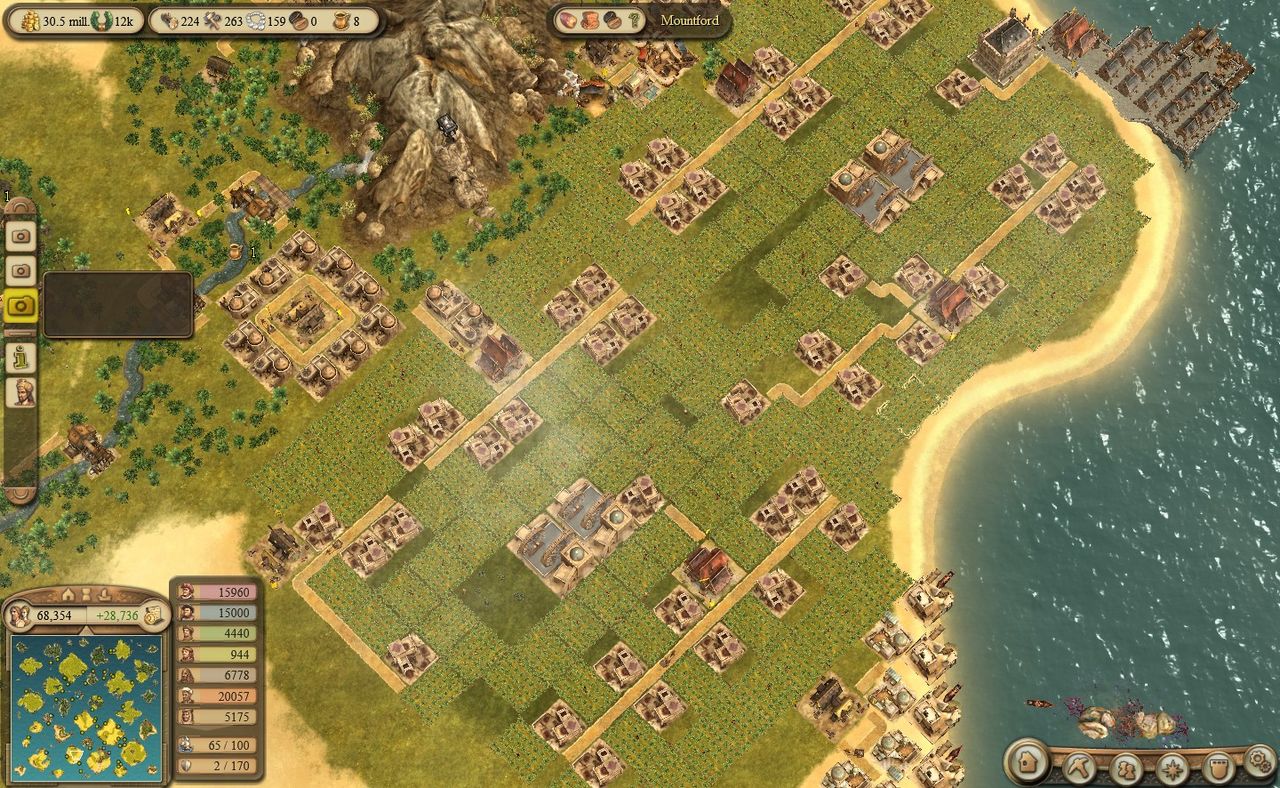This screenshot has height=788, width=1280.
Task: Open the shield-shaped menu button
Action: (1217, 769)
